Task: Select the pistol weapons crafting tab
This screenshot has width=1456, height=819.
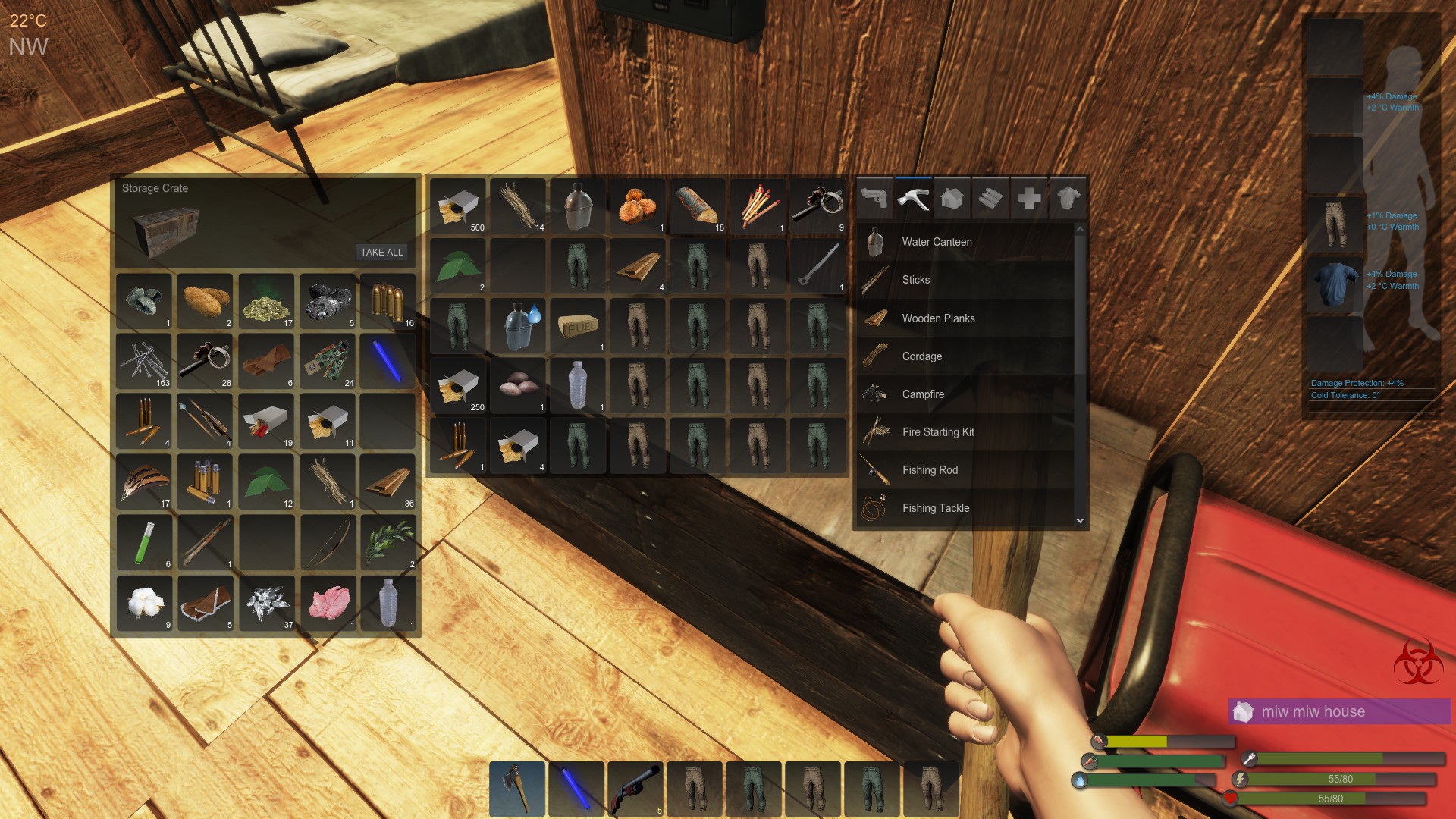Action: (876, 198)
